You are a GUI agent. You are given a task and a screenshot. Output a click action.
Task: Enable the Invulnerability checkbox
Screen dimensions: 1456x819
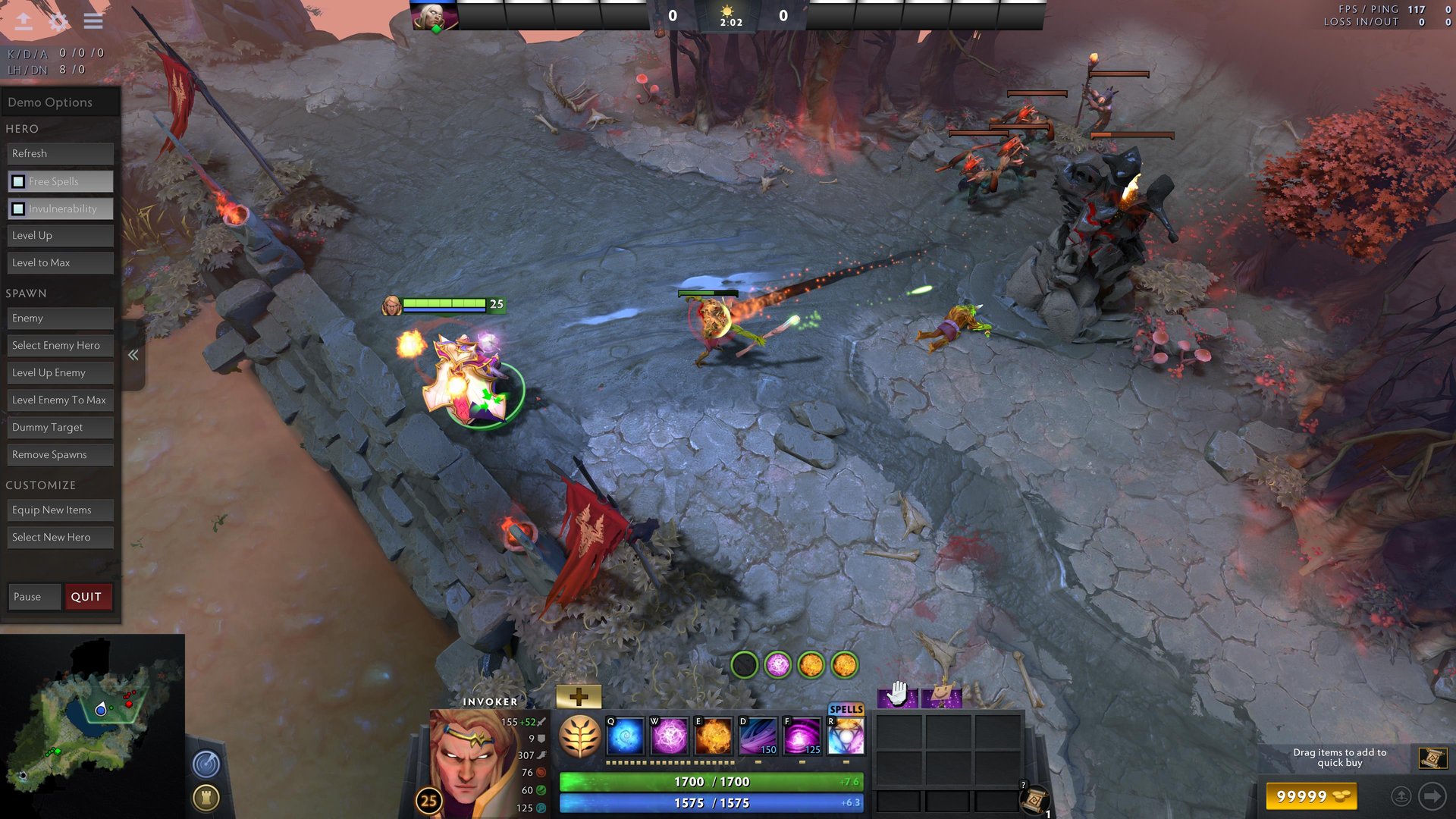(17, 208)
